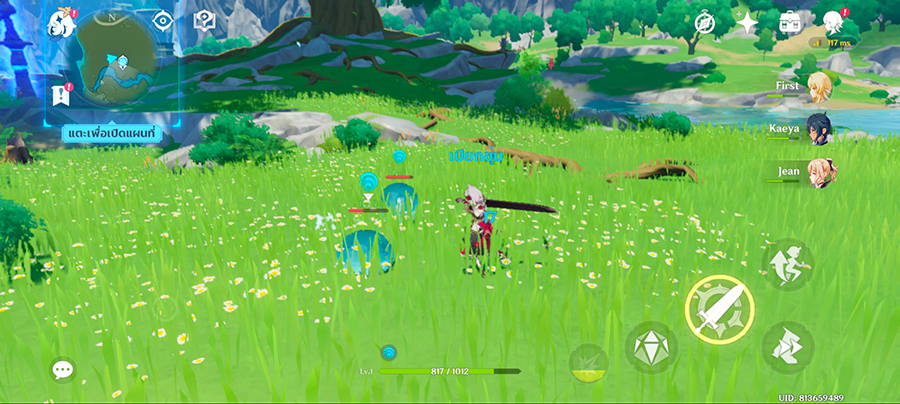
Task: Open the Wish star icon
Action: click(x=748, y=21)
